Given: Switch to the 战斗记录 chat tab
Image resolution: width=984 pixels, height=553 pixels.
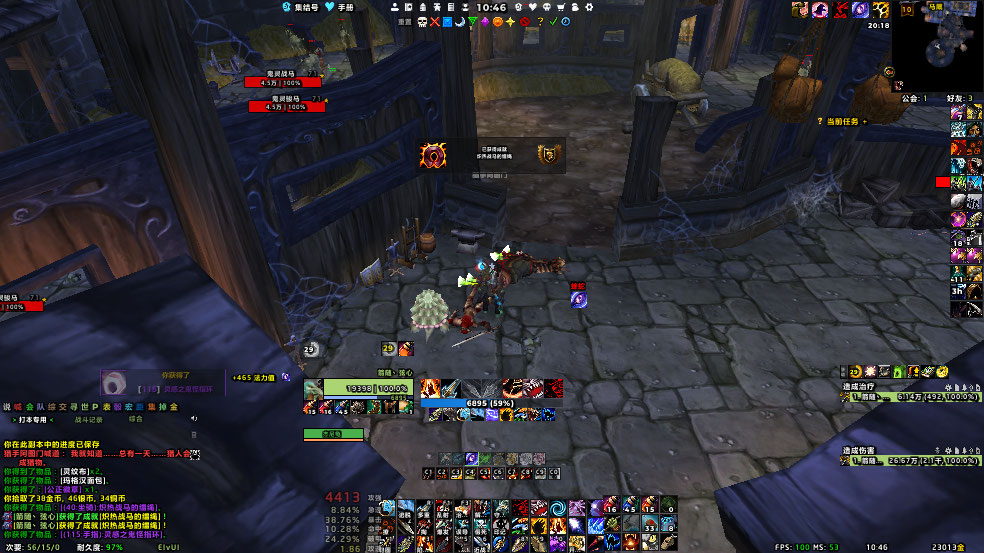Looking at the screenshot, I should (90, 420).
